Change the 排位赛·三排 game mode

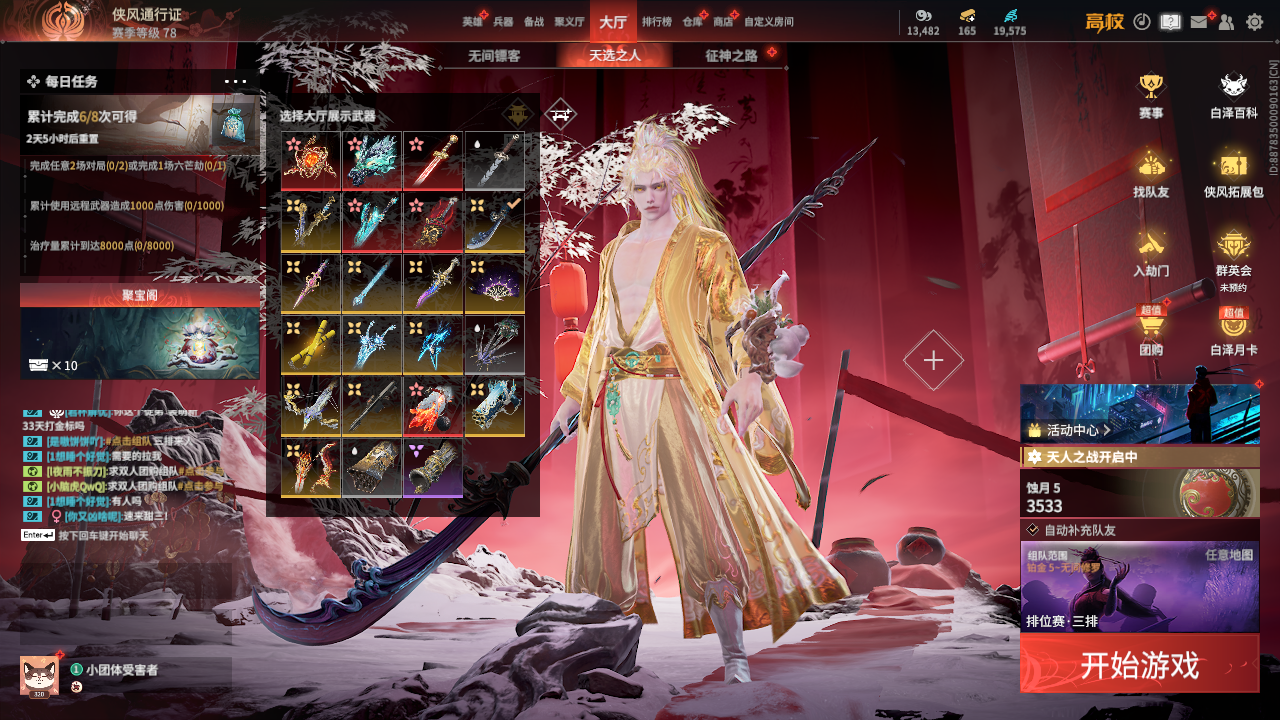point(1139,587)
